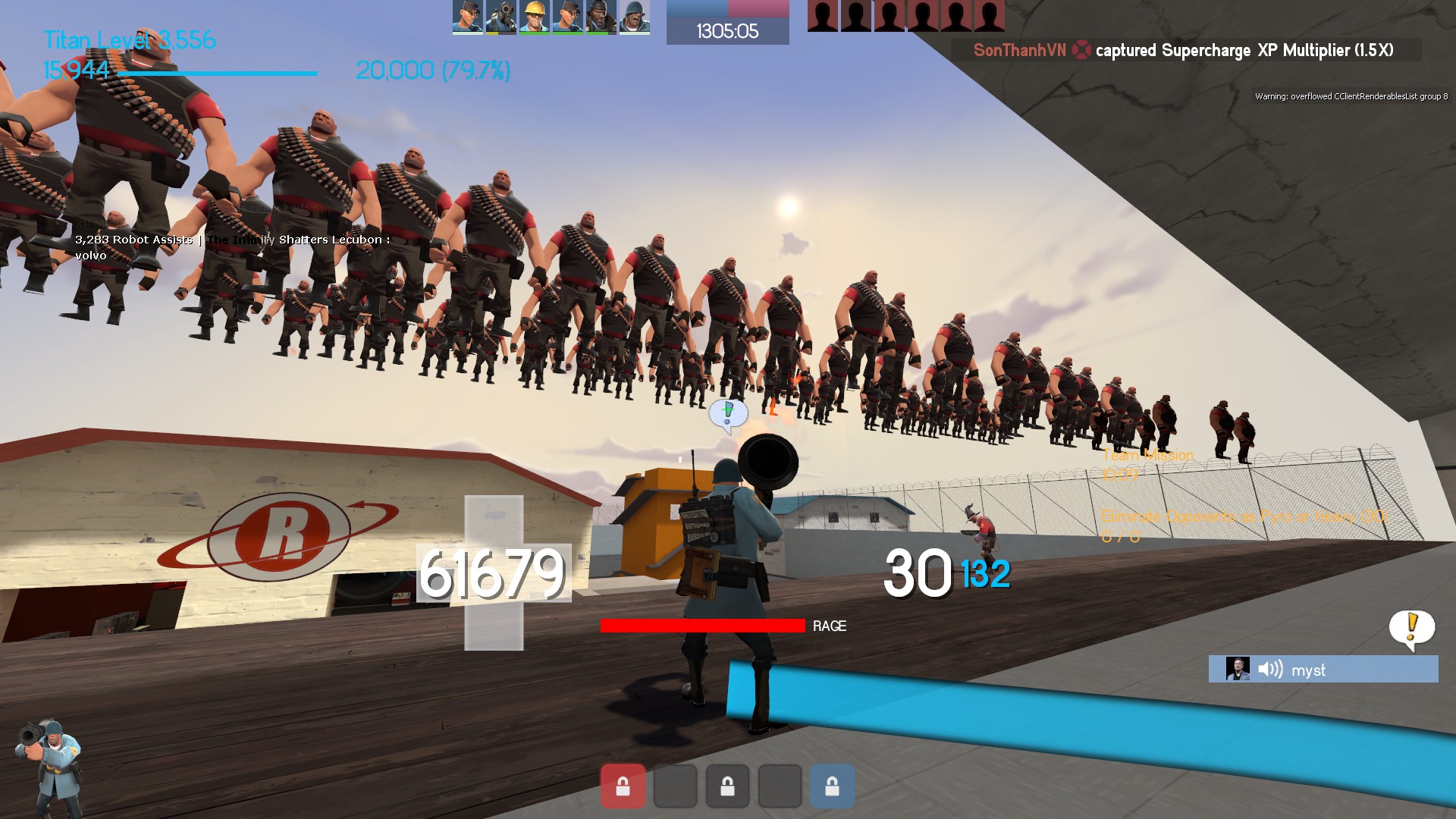Click the myst voice chat indicator
1456x819 pixels.
1323,670
